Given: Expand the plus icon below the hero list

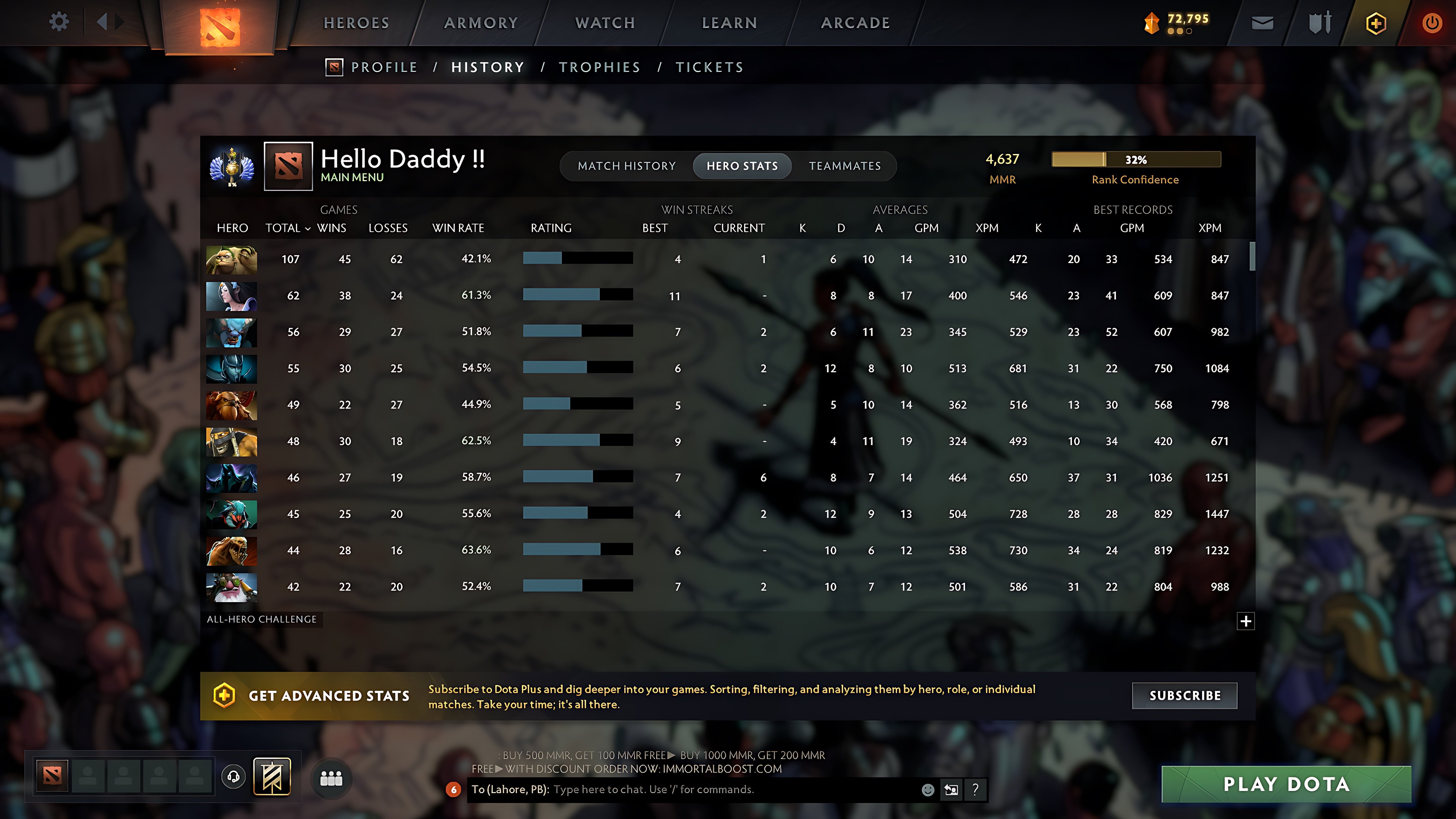Looking at the screenshot, I should tap(1246, 621).
